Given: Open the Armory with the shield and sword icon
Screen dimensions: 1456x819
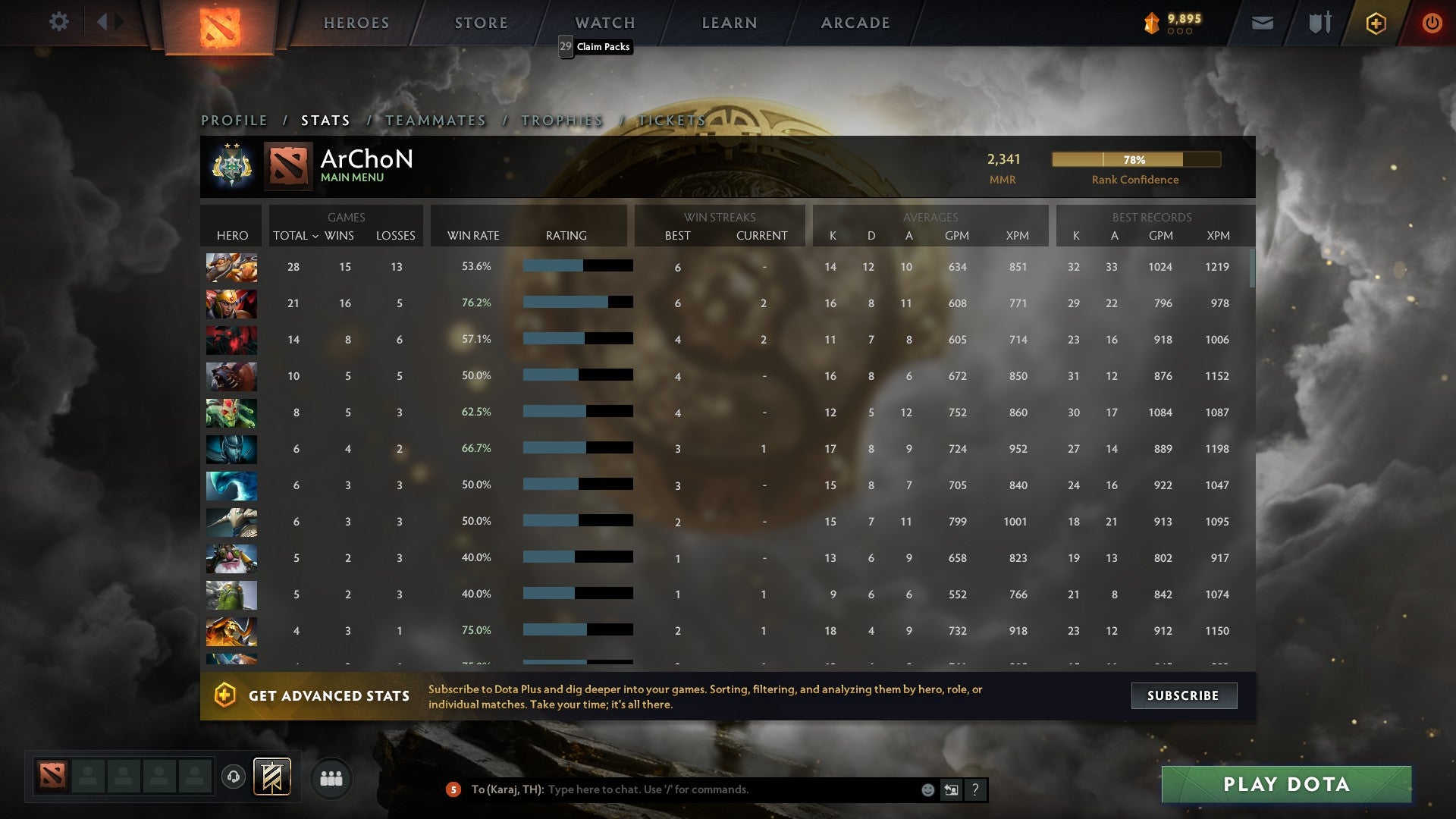Looking at the screenshot, I should click(x=1319, y=23).
